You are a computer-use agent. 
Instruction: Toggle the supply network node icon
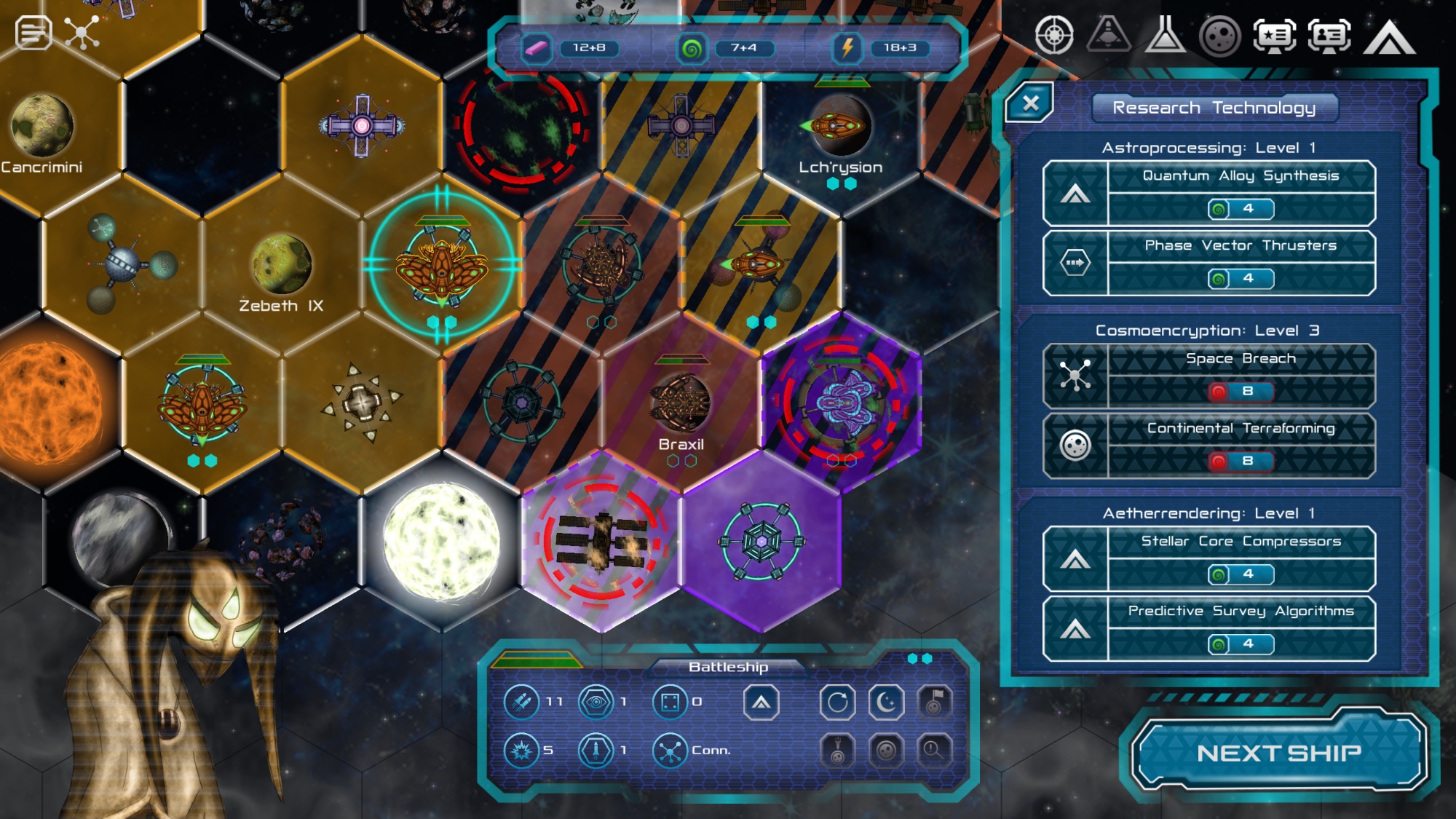pyautogui.click(x=82, y=33)
